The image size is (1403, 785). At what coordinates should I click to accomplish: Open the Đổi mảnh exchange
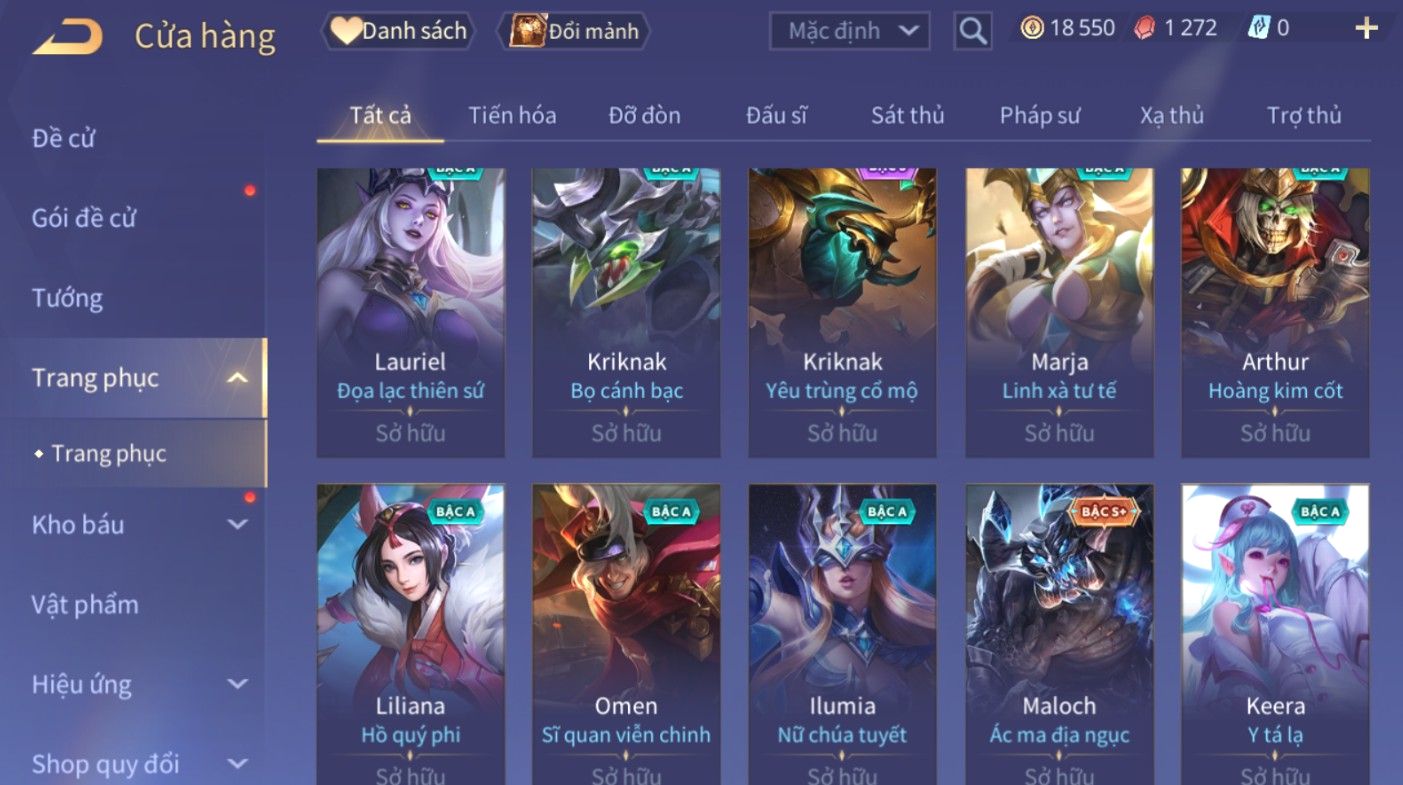click(579, 31)
